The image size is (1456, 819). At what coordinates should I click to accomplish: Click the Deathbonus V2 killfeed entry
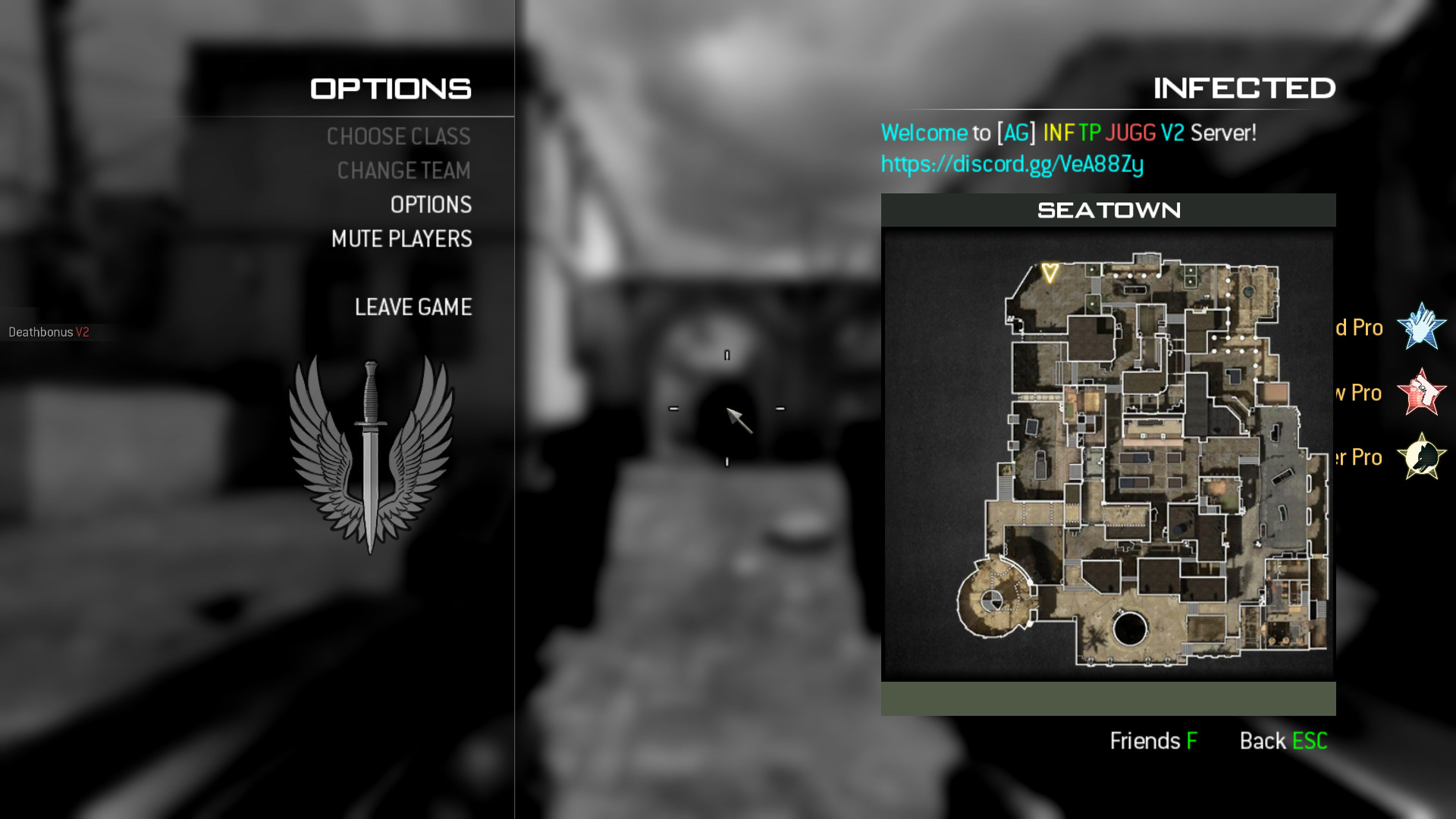[49, 331]
